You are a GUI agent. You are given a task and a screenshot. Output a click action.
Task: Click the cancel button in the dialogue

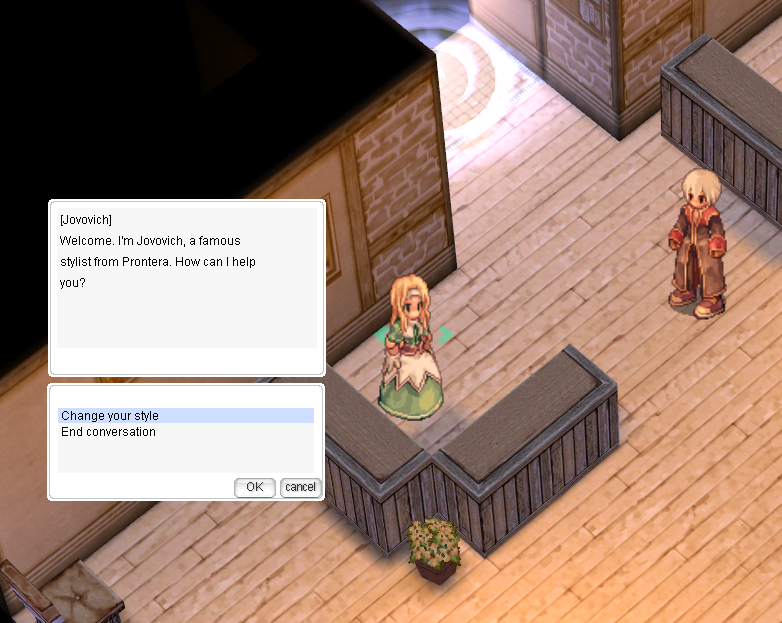point(300,487)
